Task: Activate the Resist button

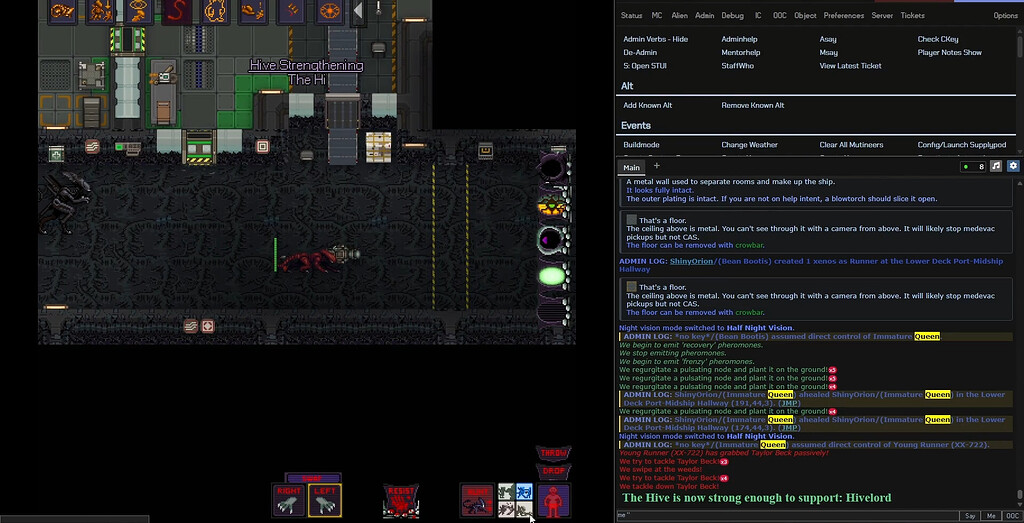Action: (400, 500)
